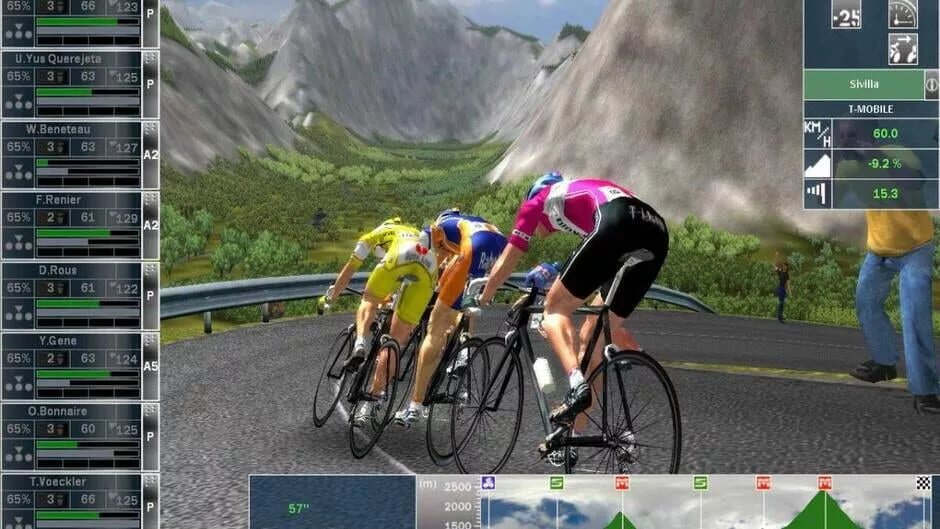Open the info button beside Sivilla
The image size is (940, 529).
[931, 84]
